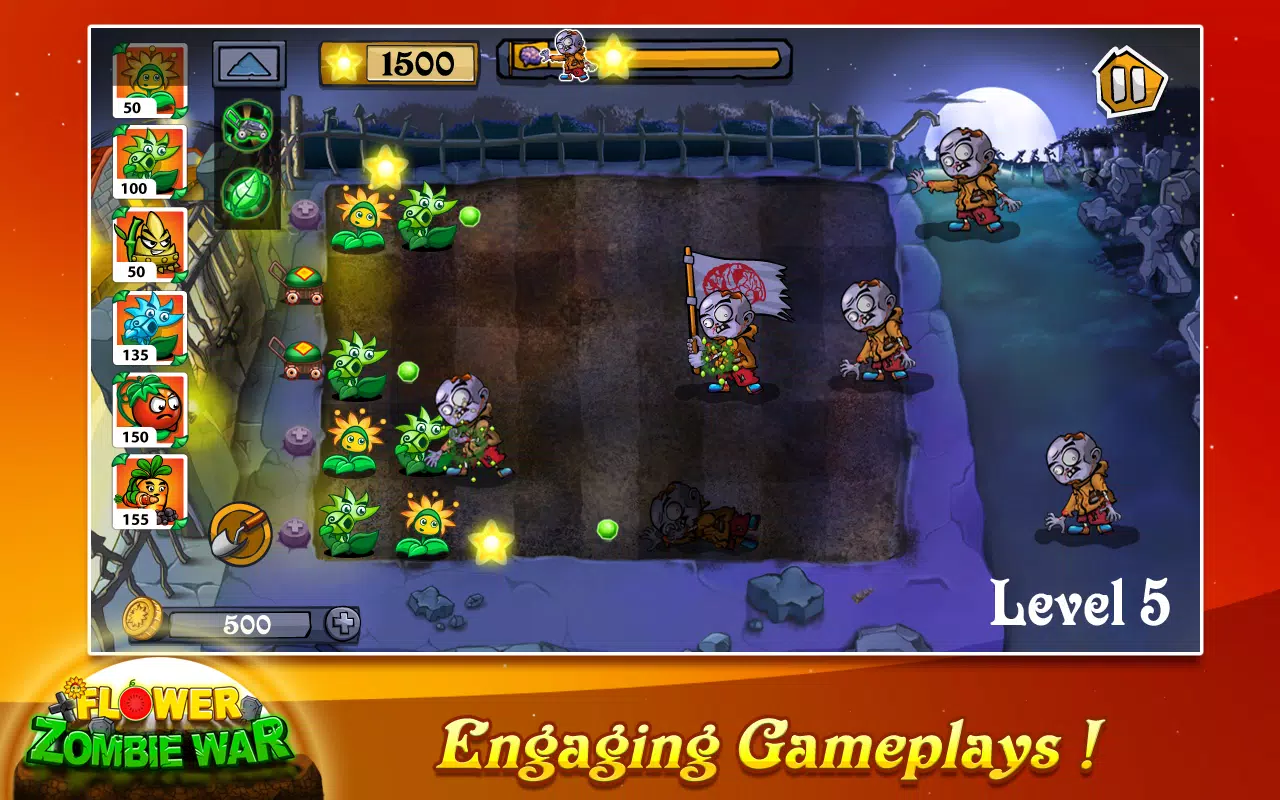Pick up the shovel tool
Image resolution: width=1280 pixels, height=800 pixels.
[x=240, y=532]
